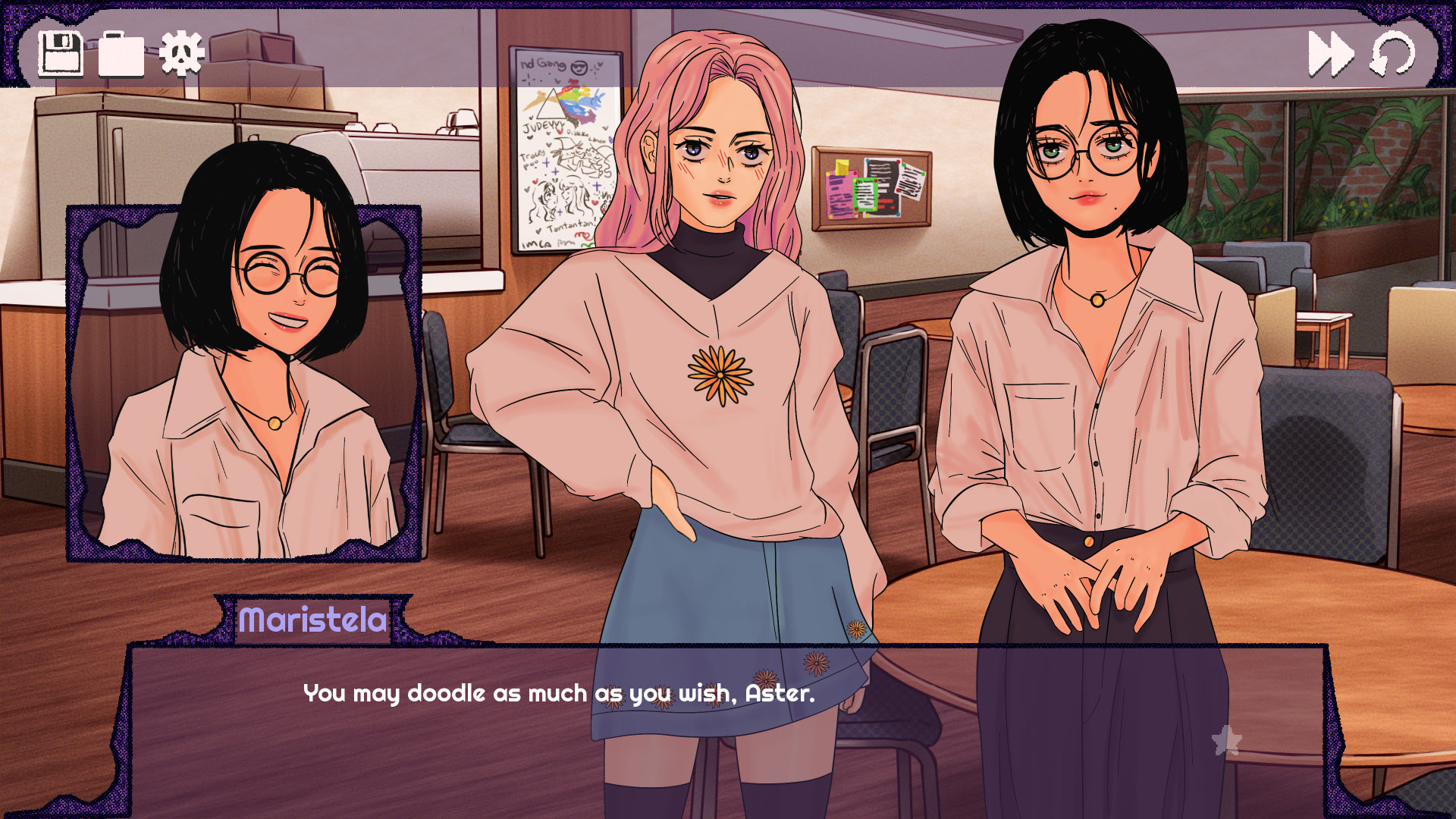Open the briefcase inventory icon
Viewport: 1456px width, 819px height.
point(121,55)
